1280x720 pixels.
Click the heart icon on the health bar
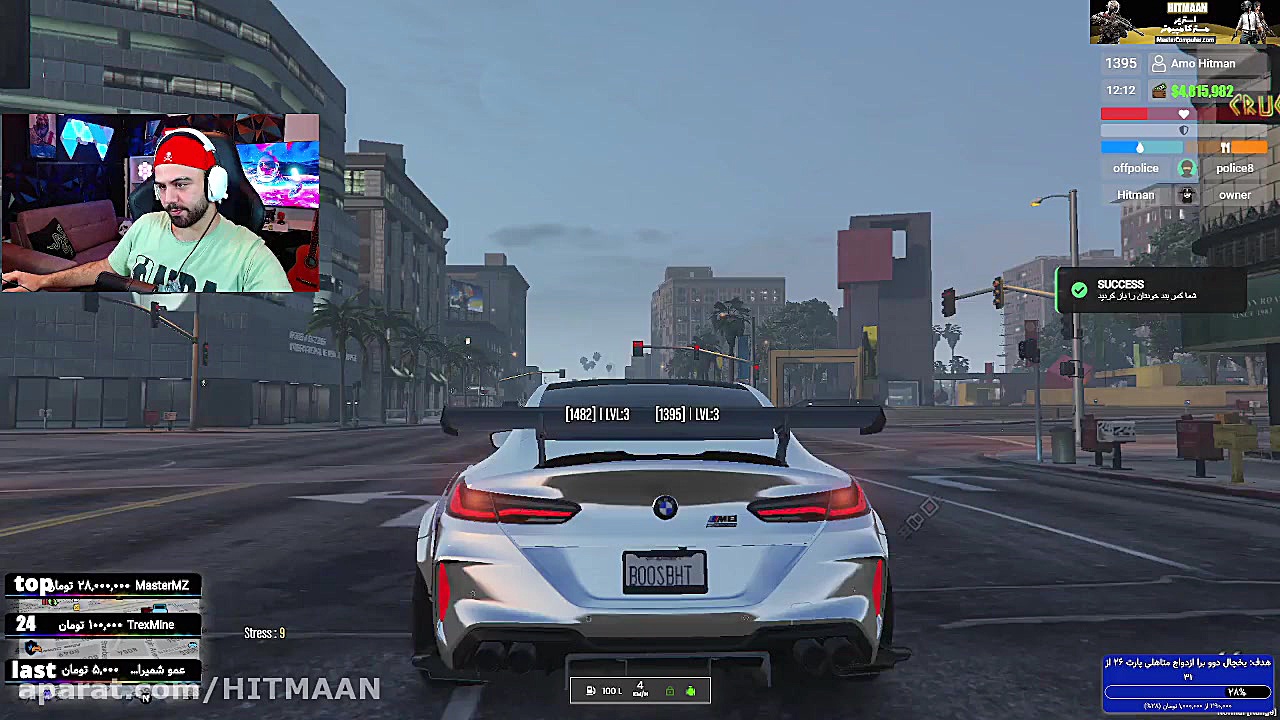1184,113
